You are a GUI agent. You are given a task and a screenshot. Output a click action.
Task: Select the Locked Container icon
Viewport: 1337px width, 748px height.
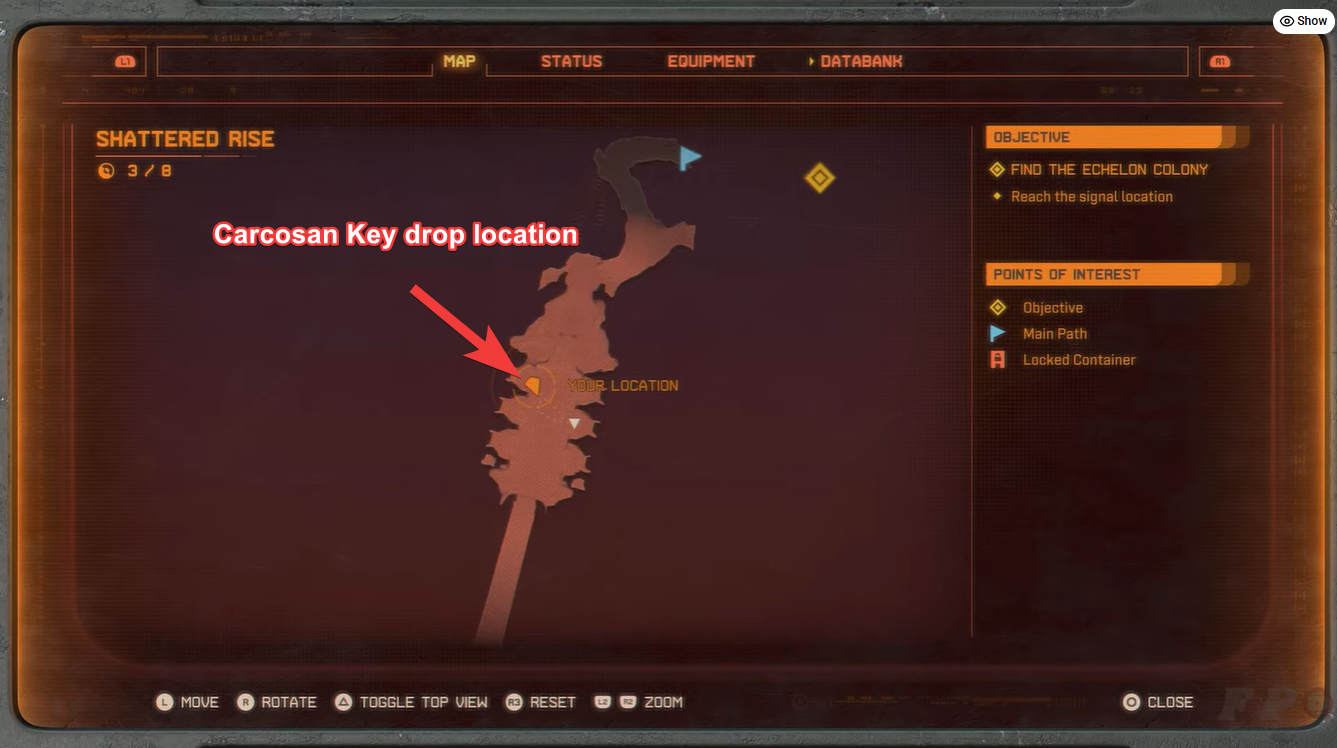(x=996, y=359)
